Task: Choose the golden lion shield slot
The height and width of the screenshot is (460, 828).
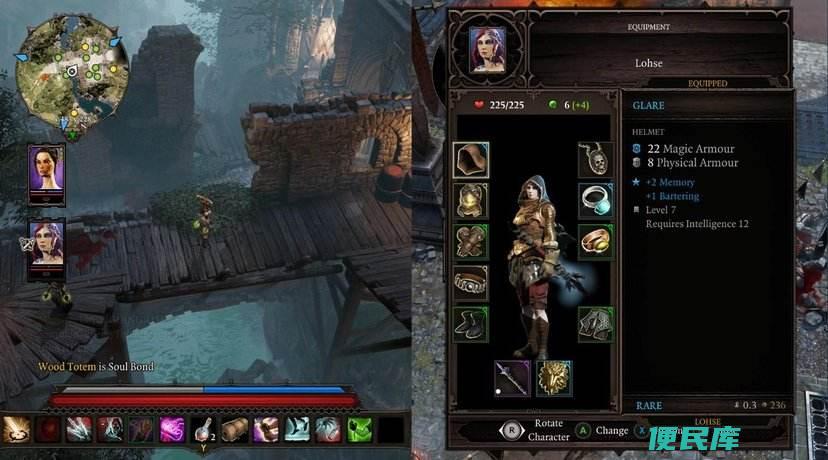Action: (554, 377)
